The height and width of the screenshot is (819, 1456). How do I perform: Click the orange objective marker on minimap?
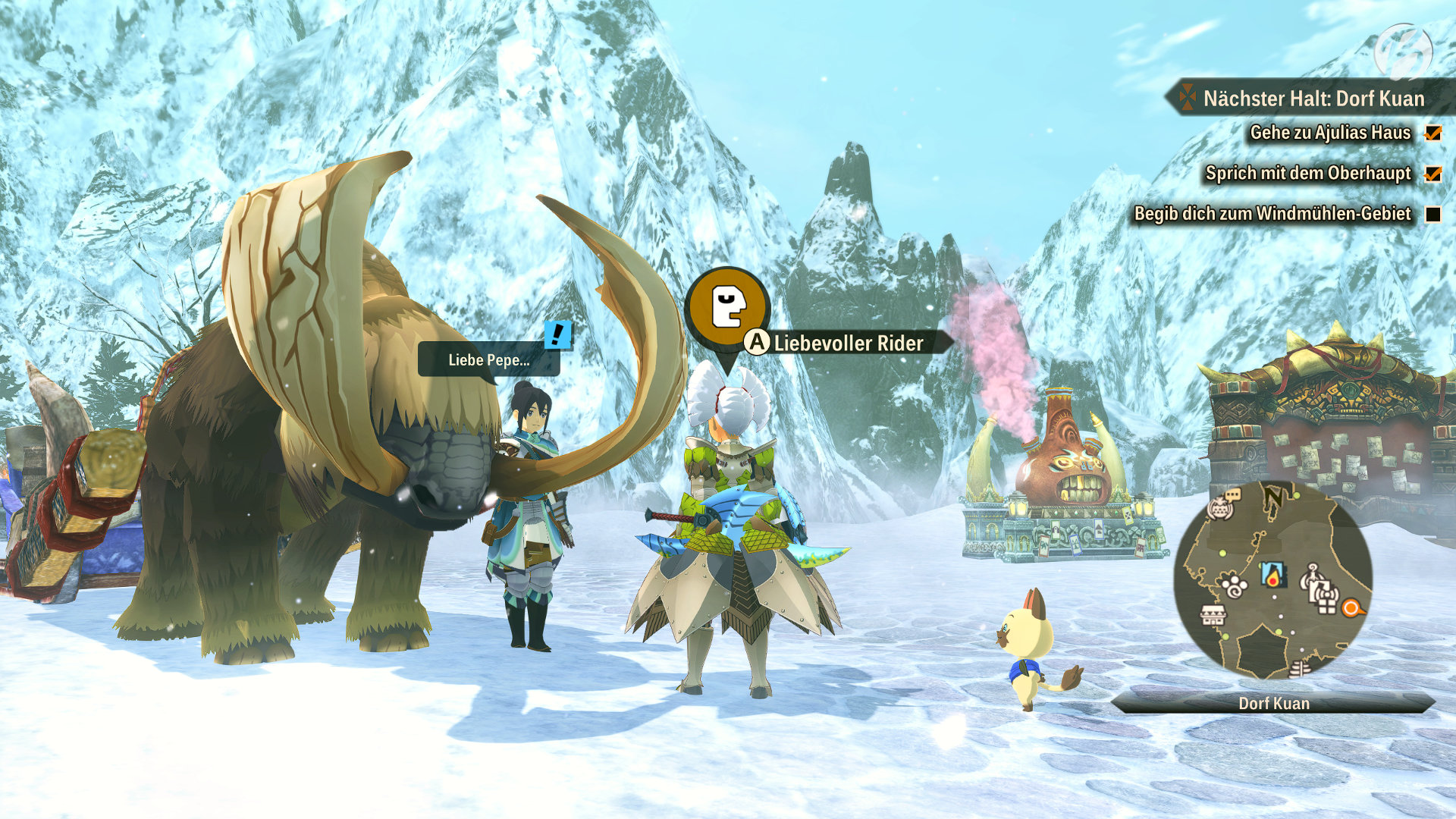tap(1351, 607)
